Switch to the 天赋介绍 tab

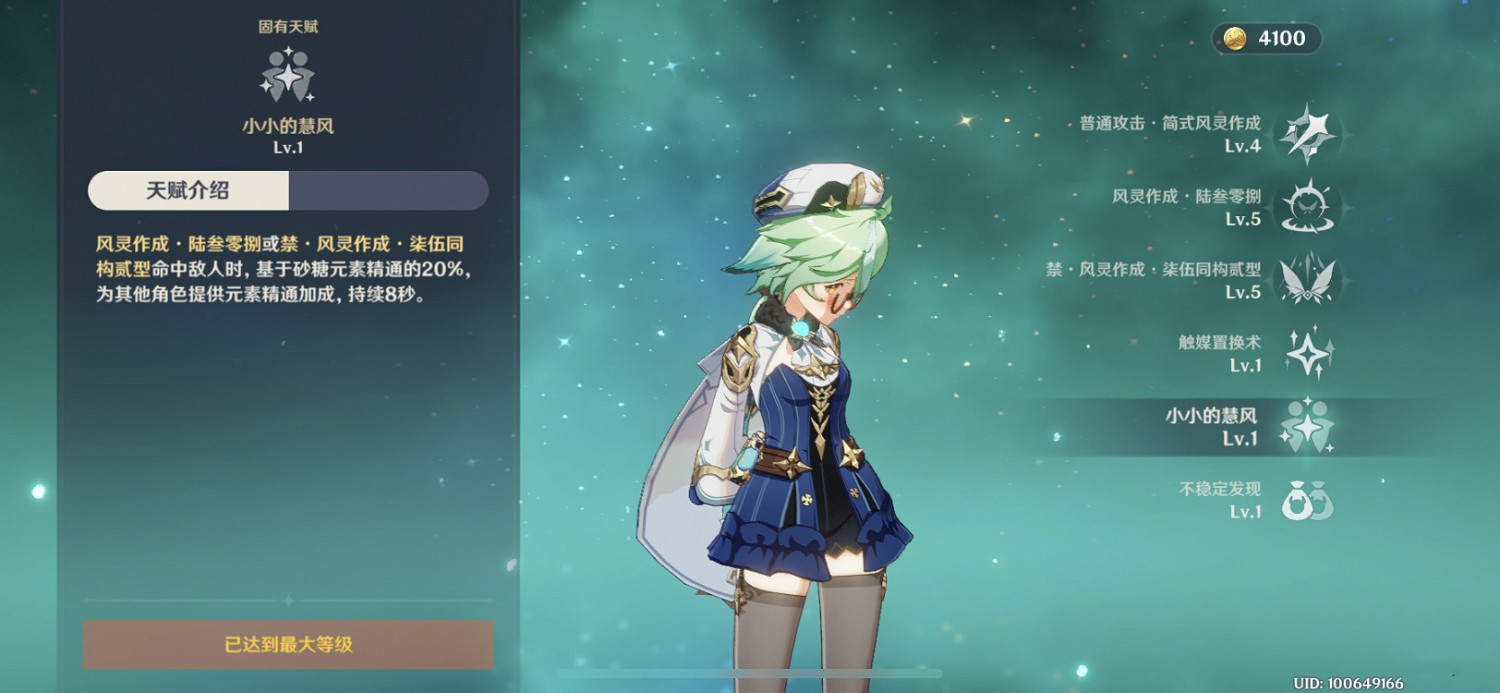188,191
